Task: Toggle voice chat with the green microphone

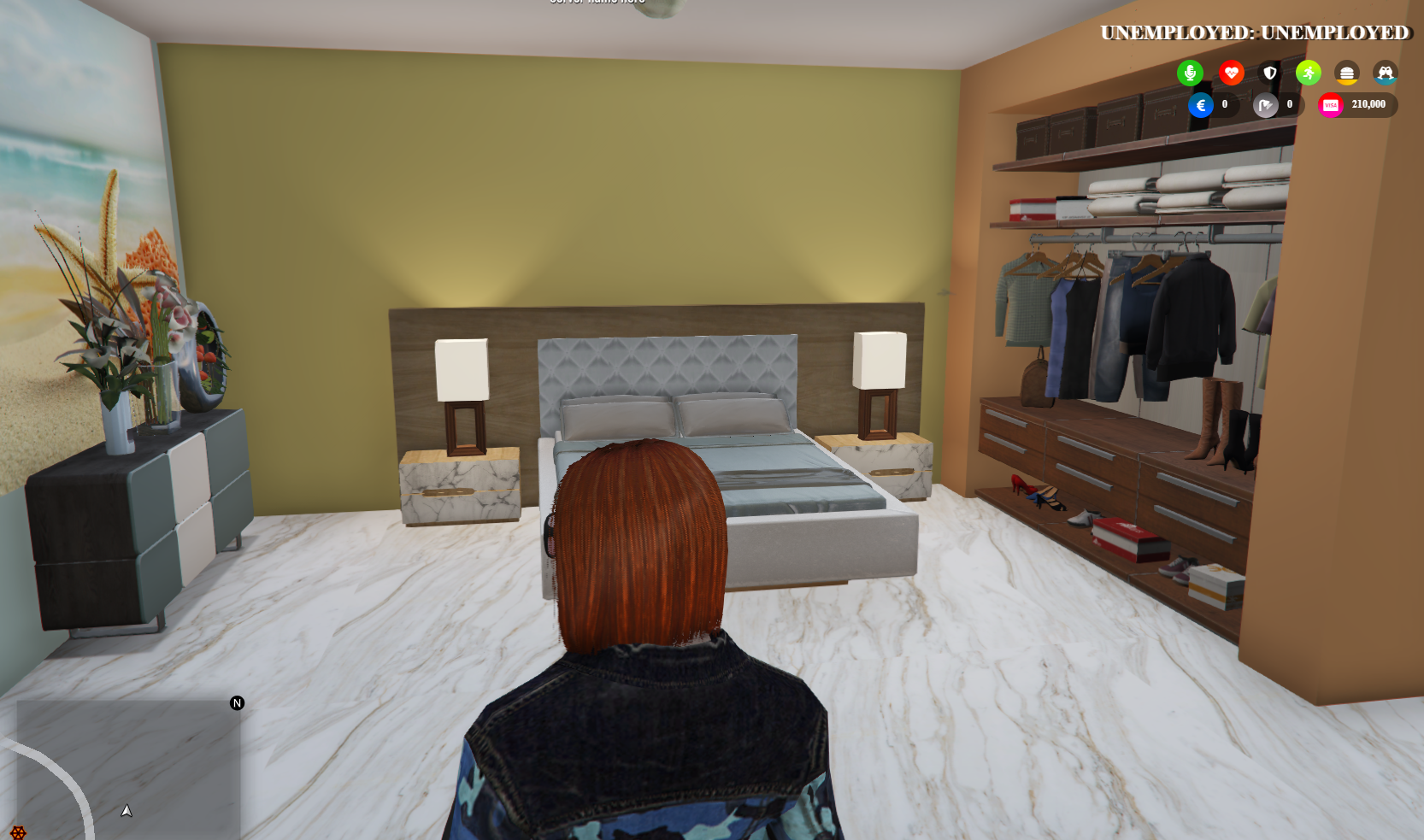Action: point(1191,73)
